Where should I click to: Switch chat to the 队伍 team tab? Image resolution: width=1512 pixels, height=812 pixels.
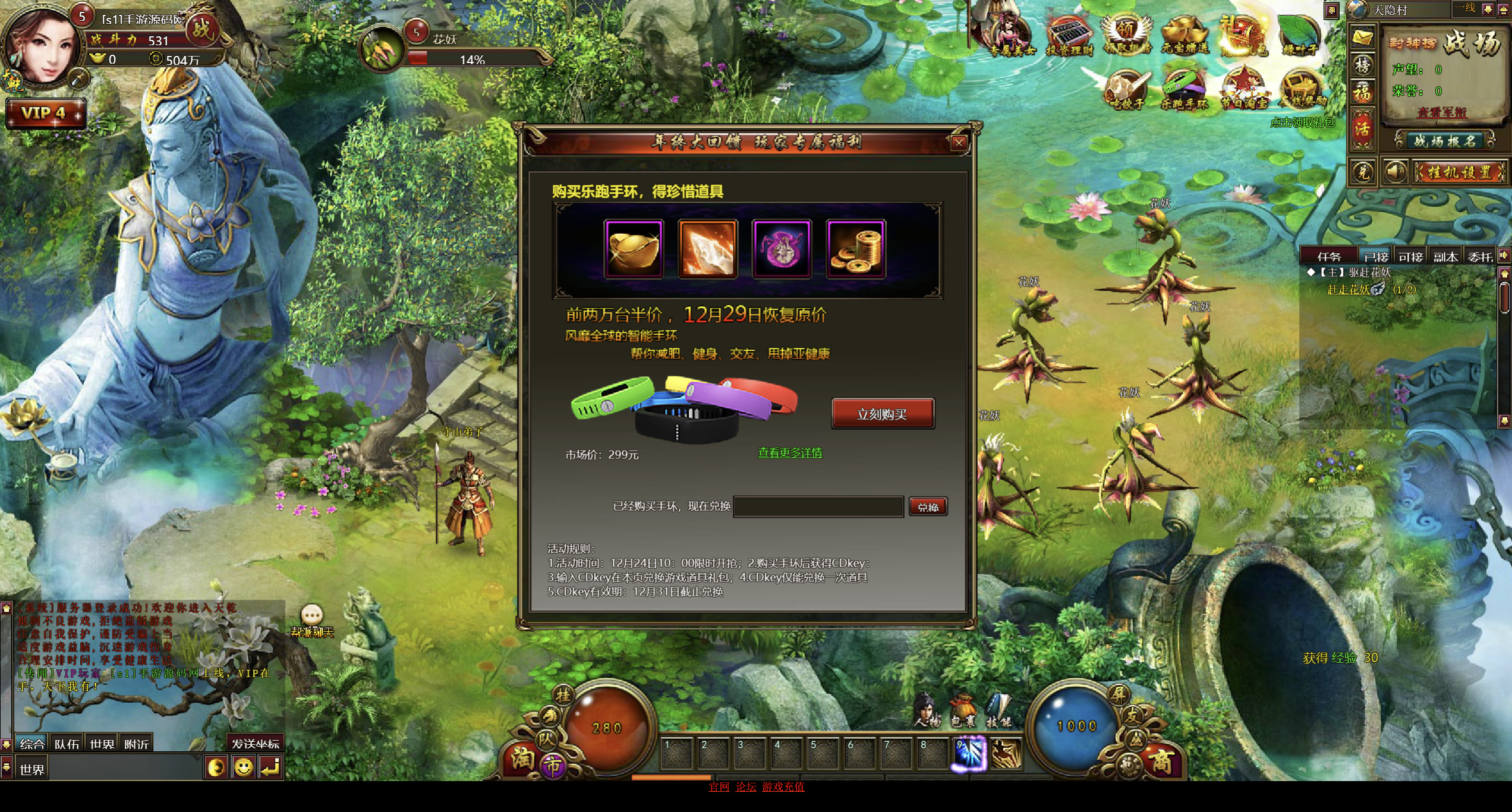coord(67,744)
